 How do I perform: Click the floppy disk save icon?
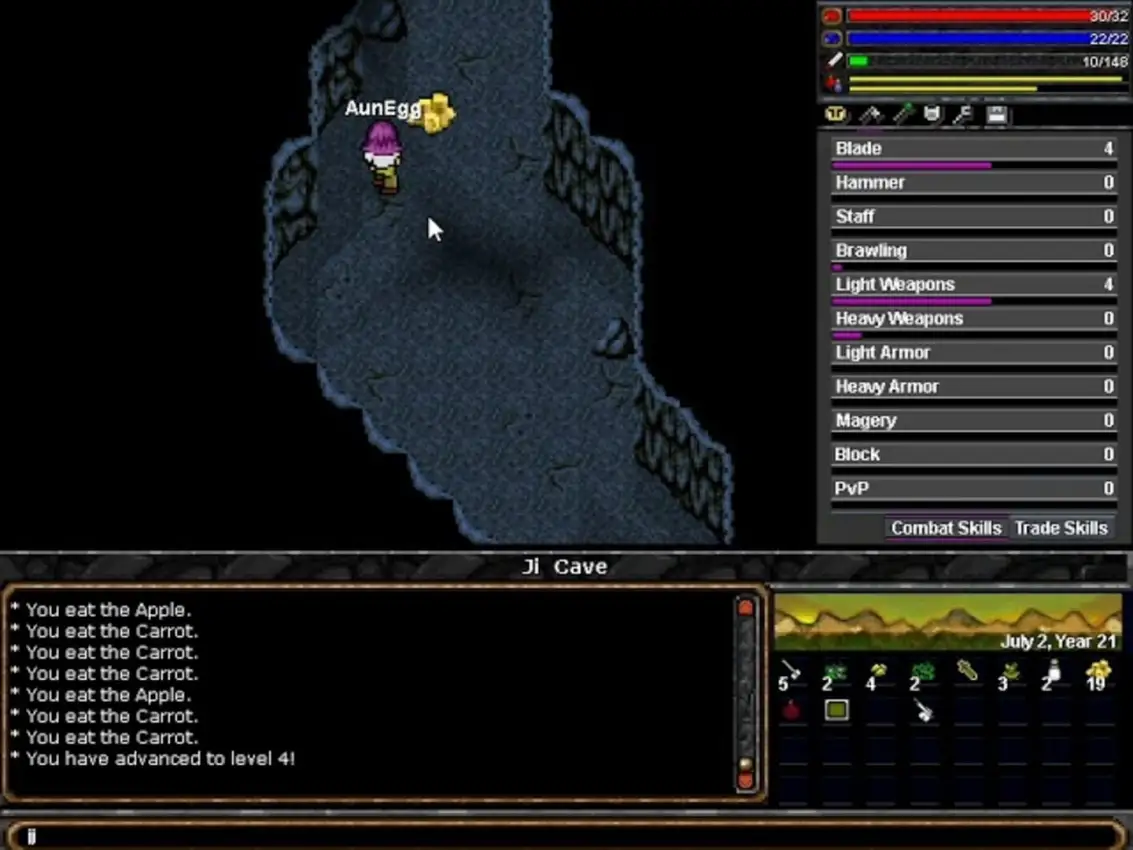pyautogui.click(x=996, y=115)
